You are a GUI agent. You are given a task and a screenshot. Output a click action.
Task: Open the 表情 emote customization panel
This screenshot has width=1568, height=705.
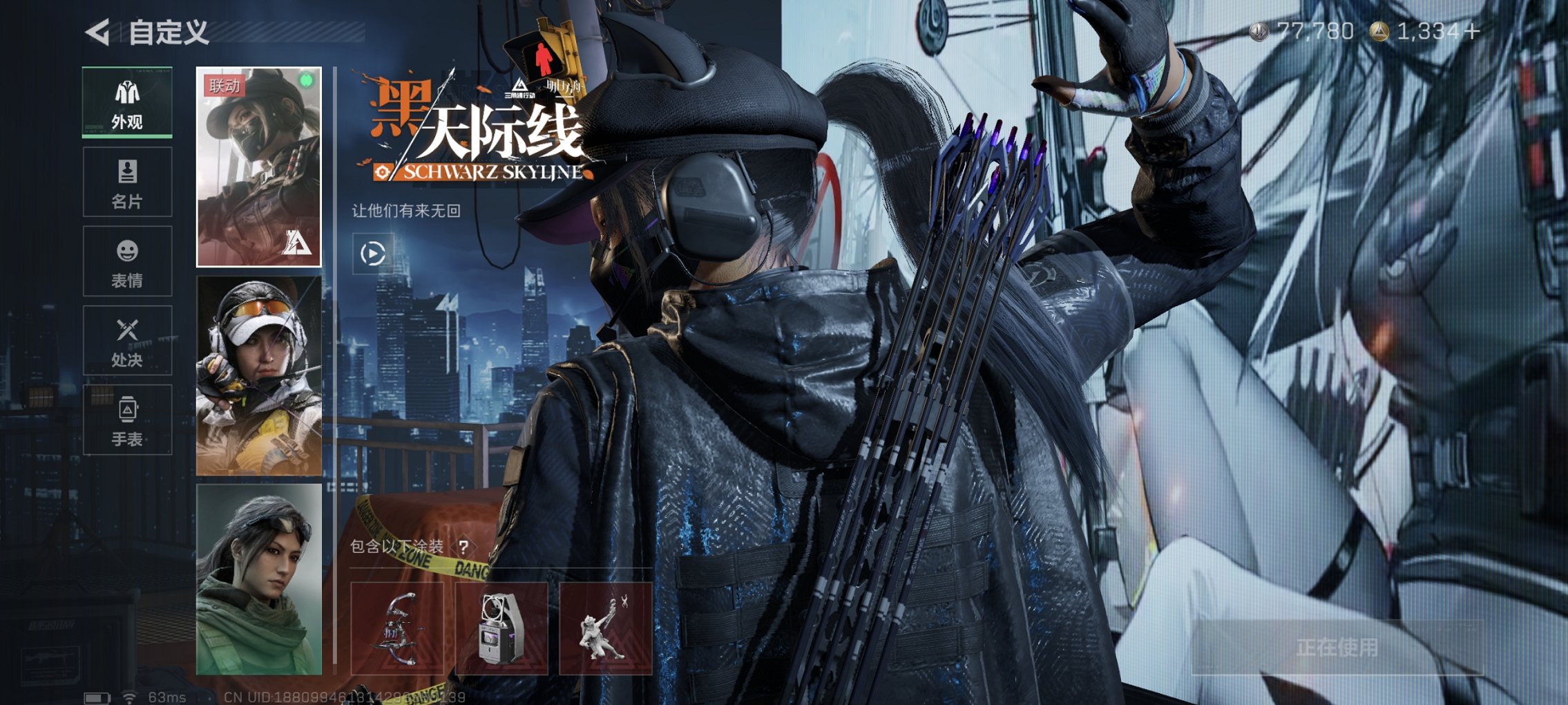[x=126, y=261]
